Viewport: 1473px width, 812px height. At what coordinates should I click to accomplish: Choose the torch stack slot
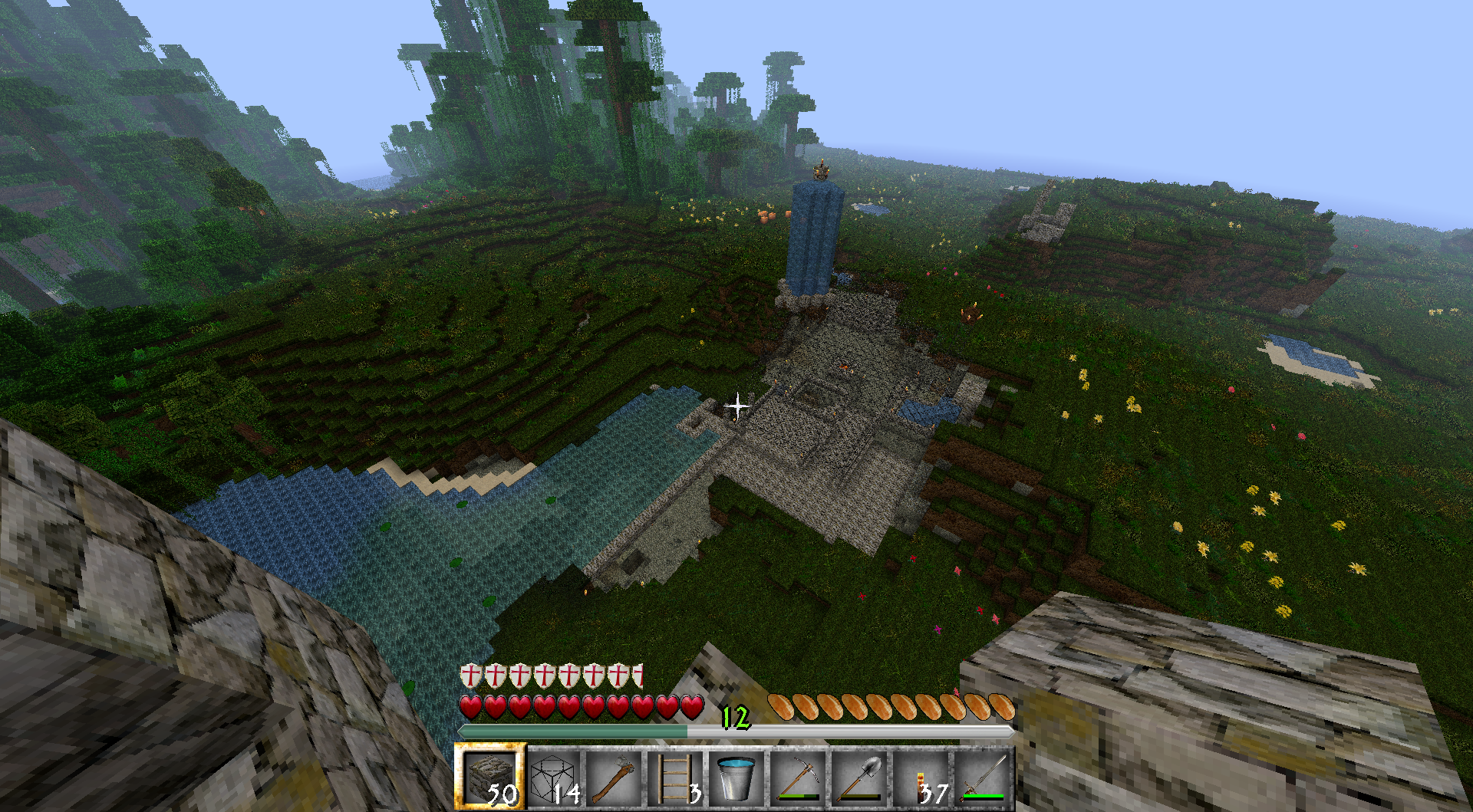coord(921,777)
